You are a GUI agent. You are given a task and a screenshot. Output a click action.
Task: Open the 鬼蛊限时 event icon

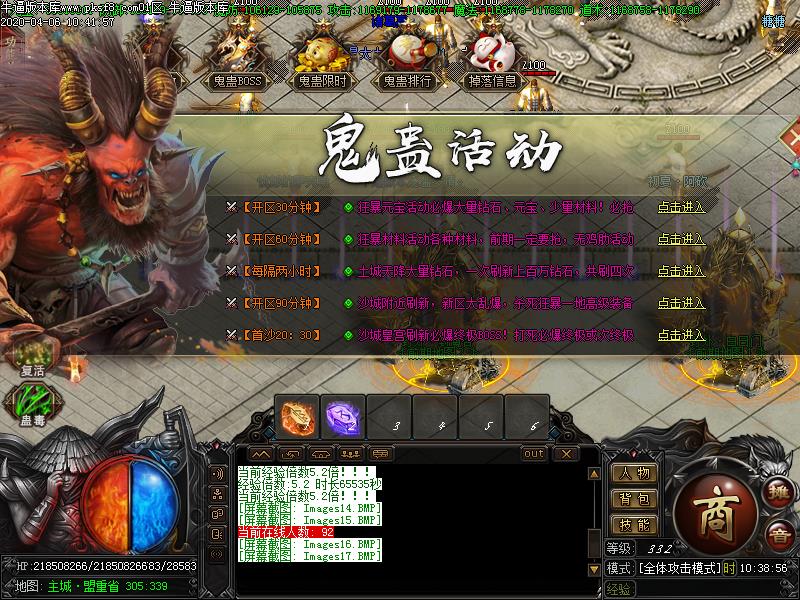click(x=322, y=64)
